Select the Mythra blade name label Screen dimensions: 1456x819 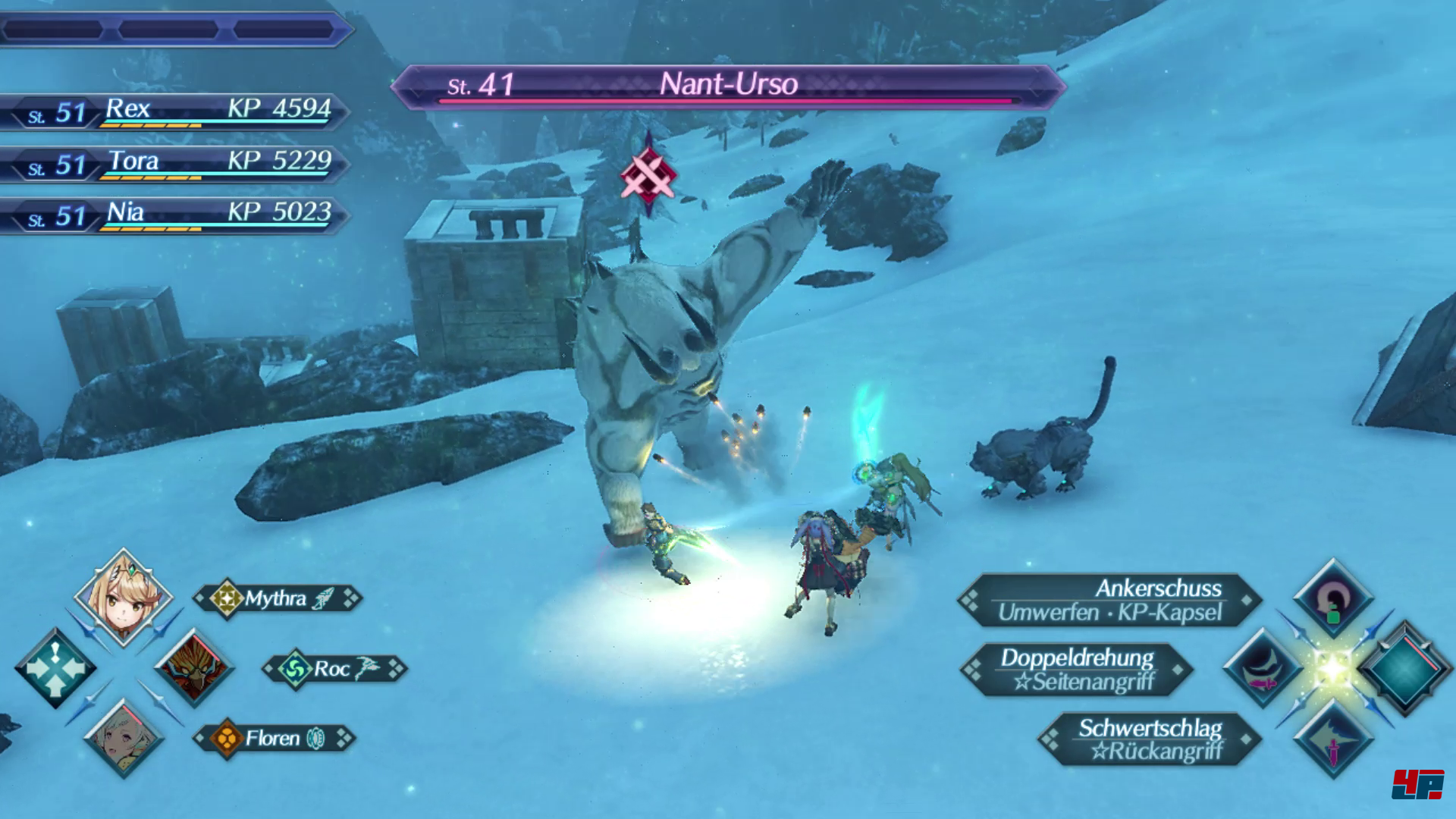click(278, 598)
